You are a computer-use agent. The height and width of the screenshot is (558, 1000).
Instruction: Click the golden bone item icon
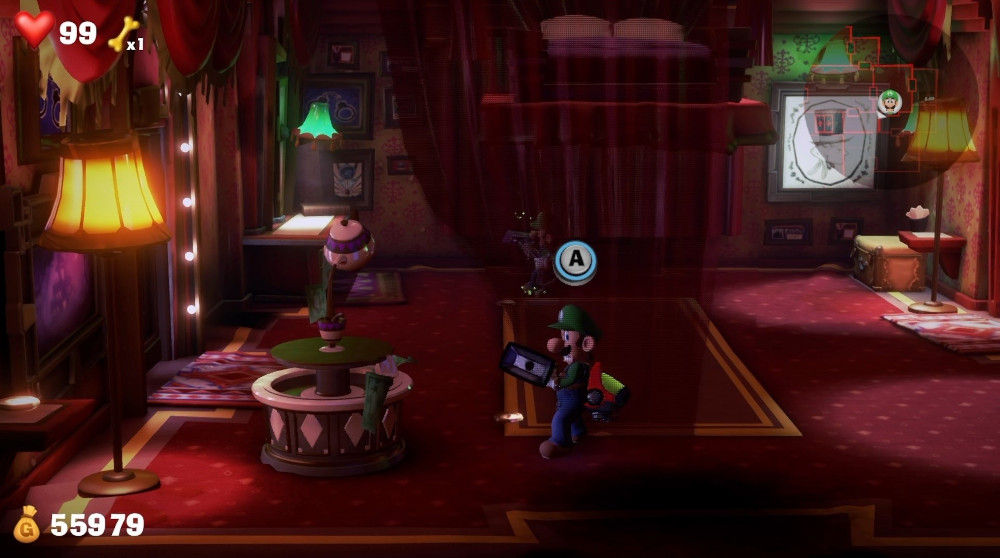122,33
